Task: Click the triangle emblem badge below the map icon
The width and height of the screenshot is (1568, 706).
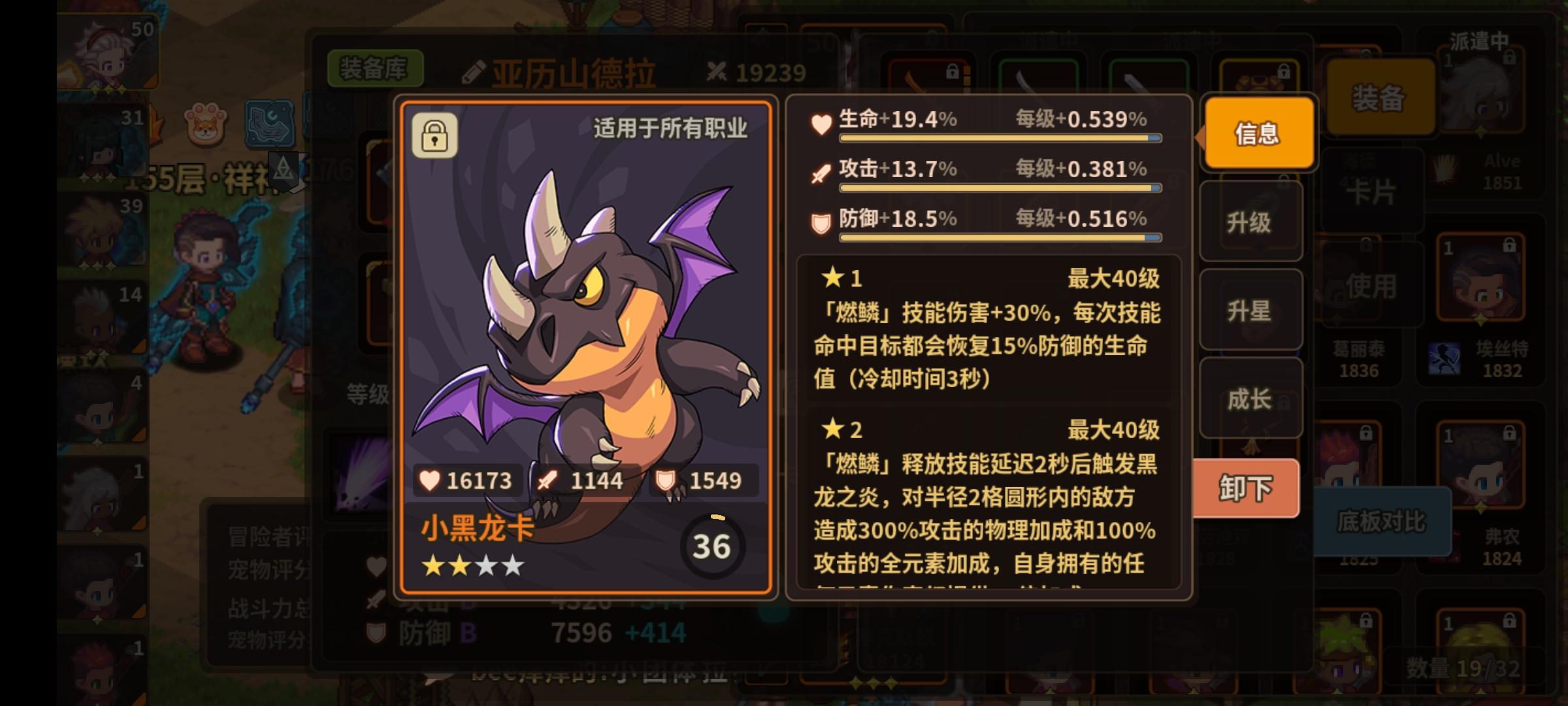Action: [283, 169]
